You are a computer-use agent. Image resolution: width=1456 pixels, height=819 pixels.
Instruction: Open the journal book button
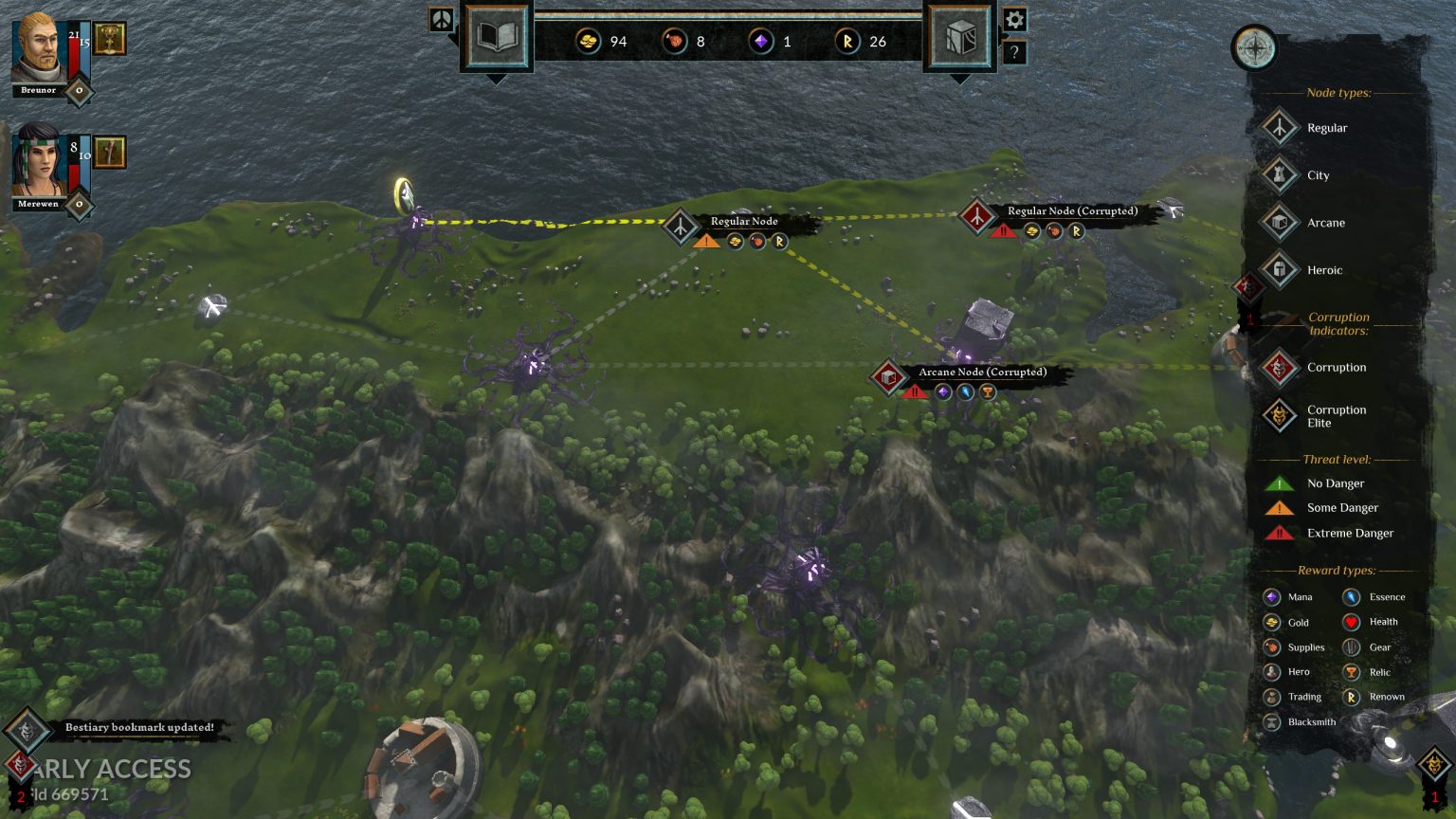[x=496, y=37]
